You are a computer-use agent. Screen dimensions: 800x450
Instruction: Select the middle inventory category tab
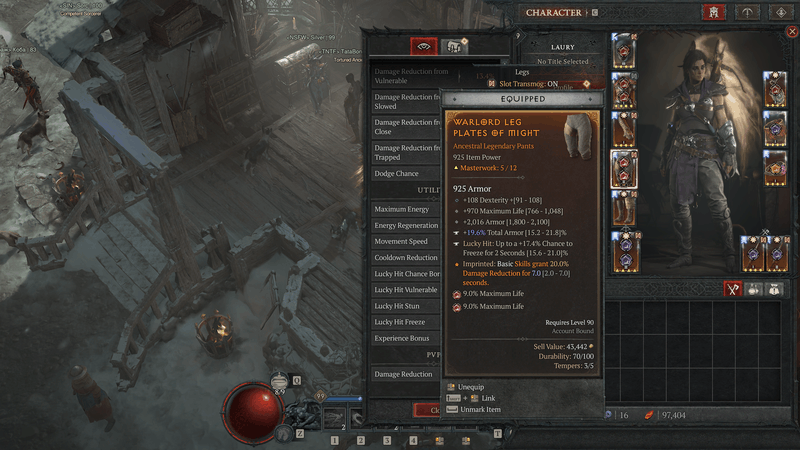(x=753, y=289)
